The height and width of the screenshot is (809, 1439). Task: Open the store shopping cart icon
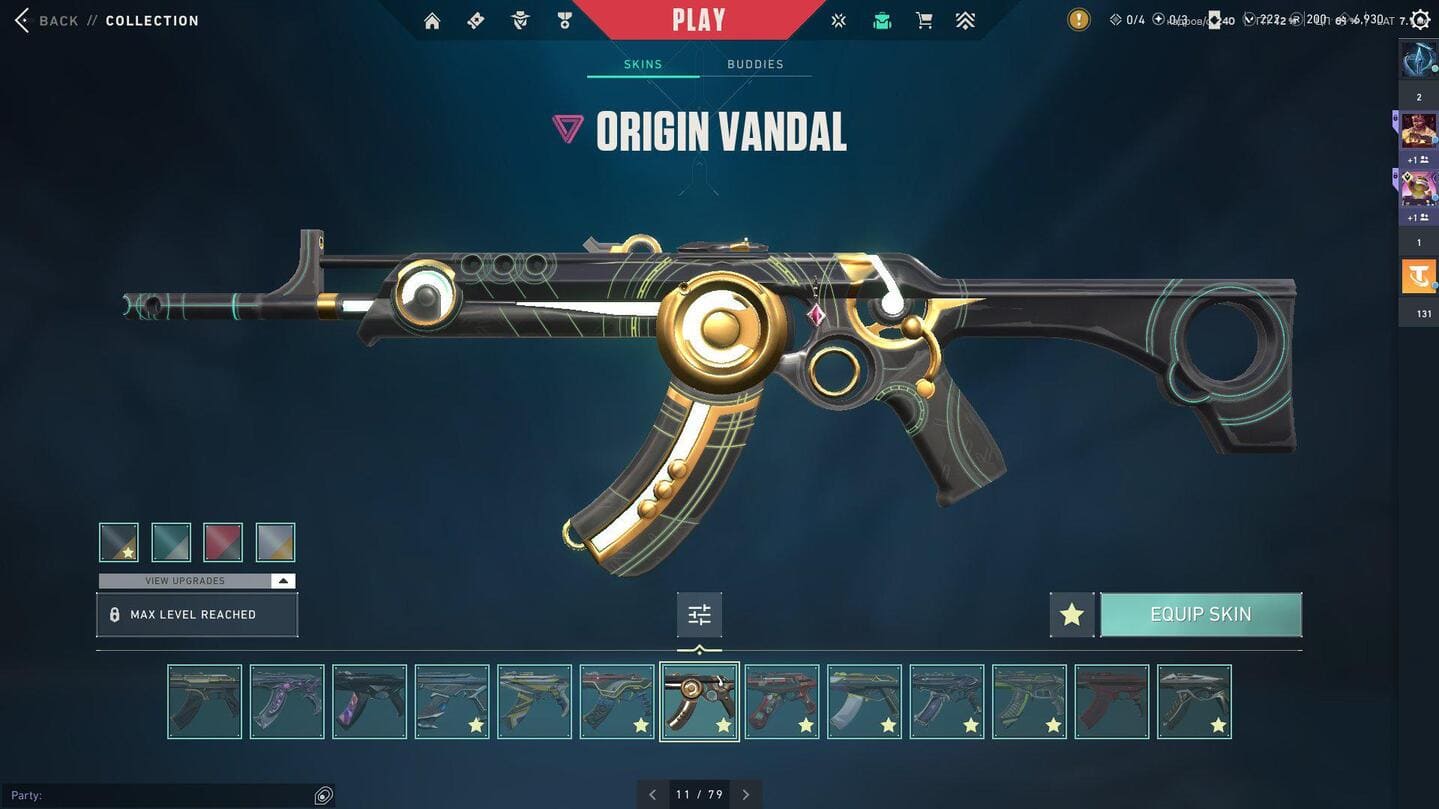pos(924,21)
